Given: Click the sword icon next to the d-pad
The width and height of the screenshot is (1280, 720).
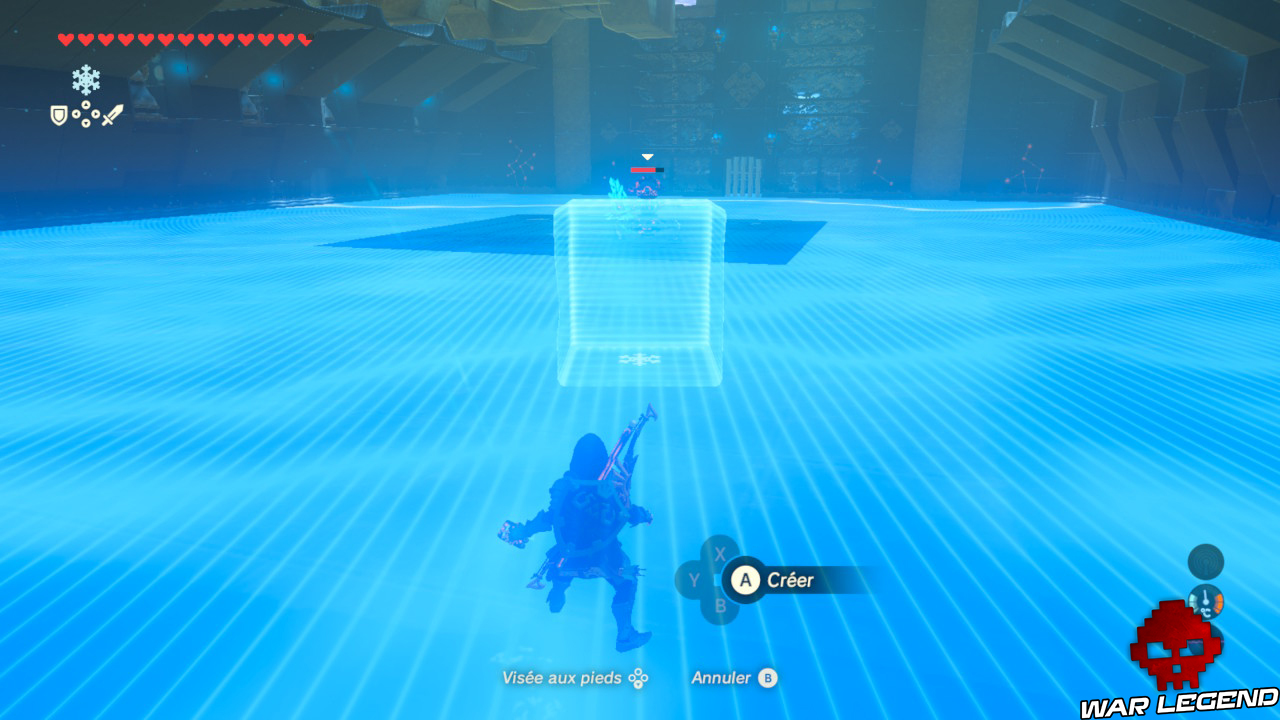Looking at the screenshot, I should pyautogui.click(x=111, y=113).
